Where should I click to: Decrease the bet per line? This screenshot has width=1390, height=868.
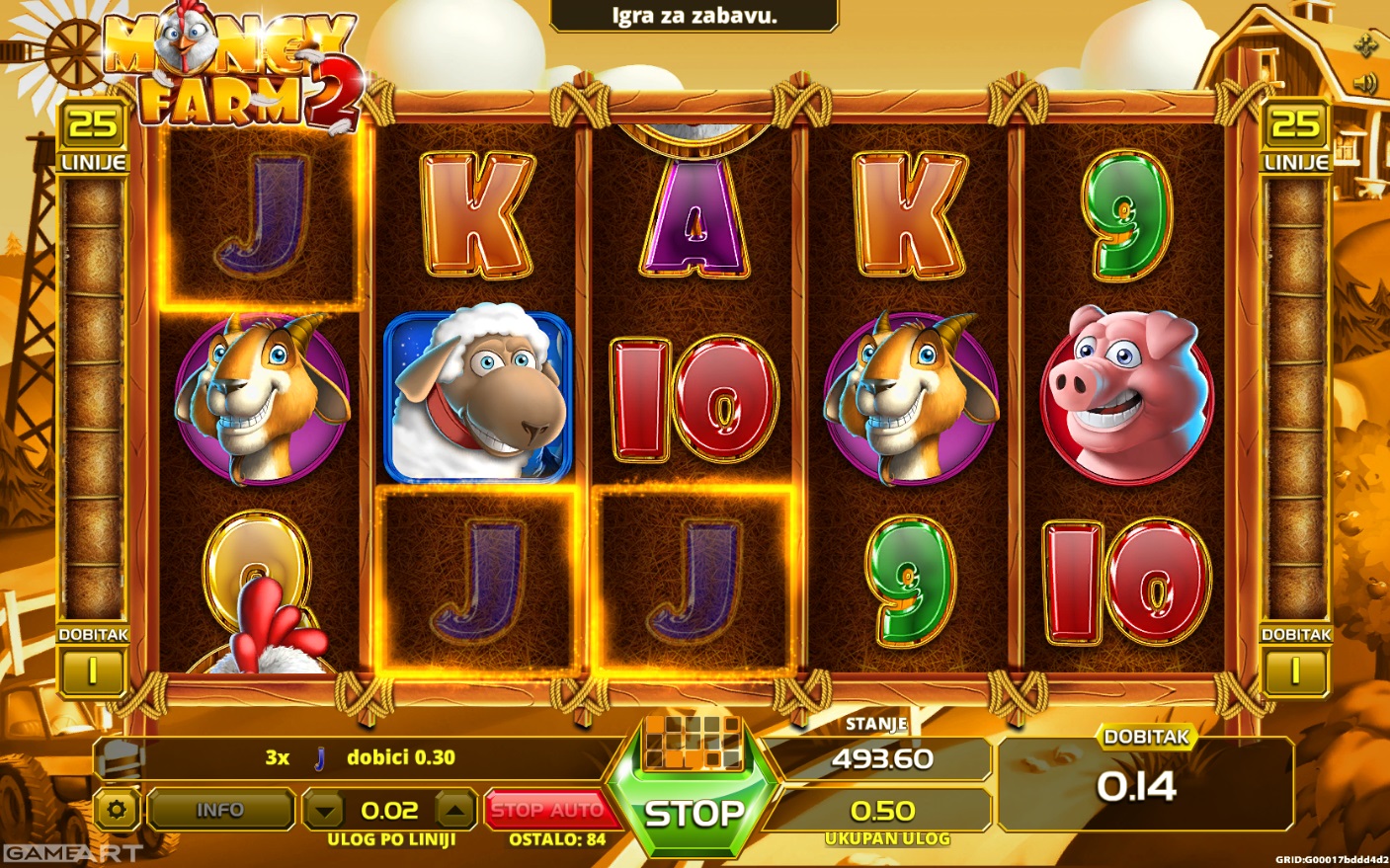323,812
